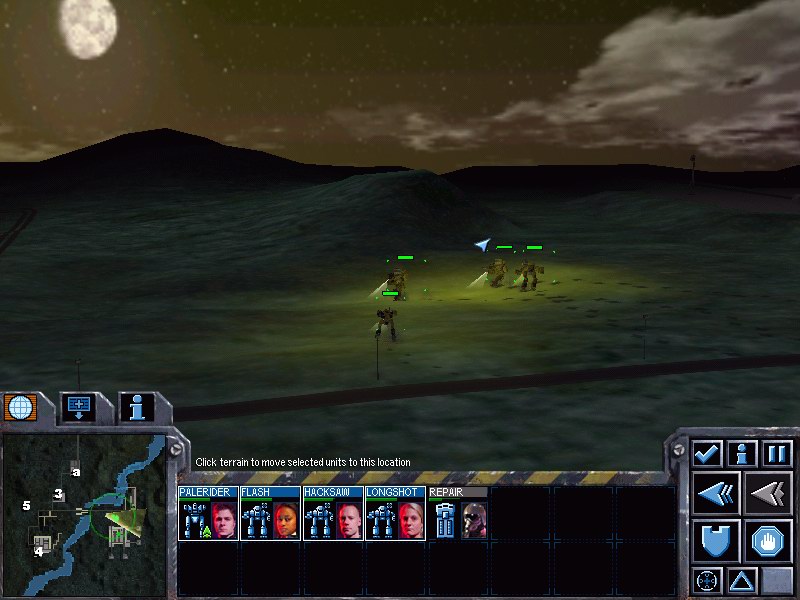Select the Flash mech unit
Screen dimensions: 800x600
tap(270, 514)
